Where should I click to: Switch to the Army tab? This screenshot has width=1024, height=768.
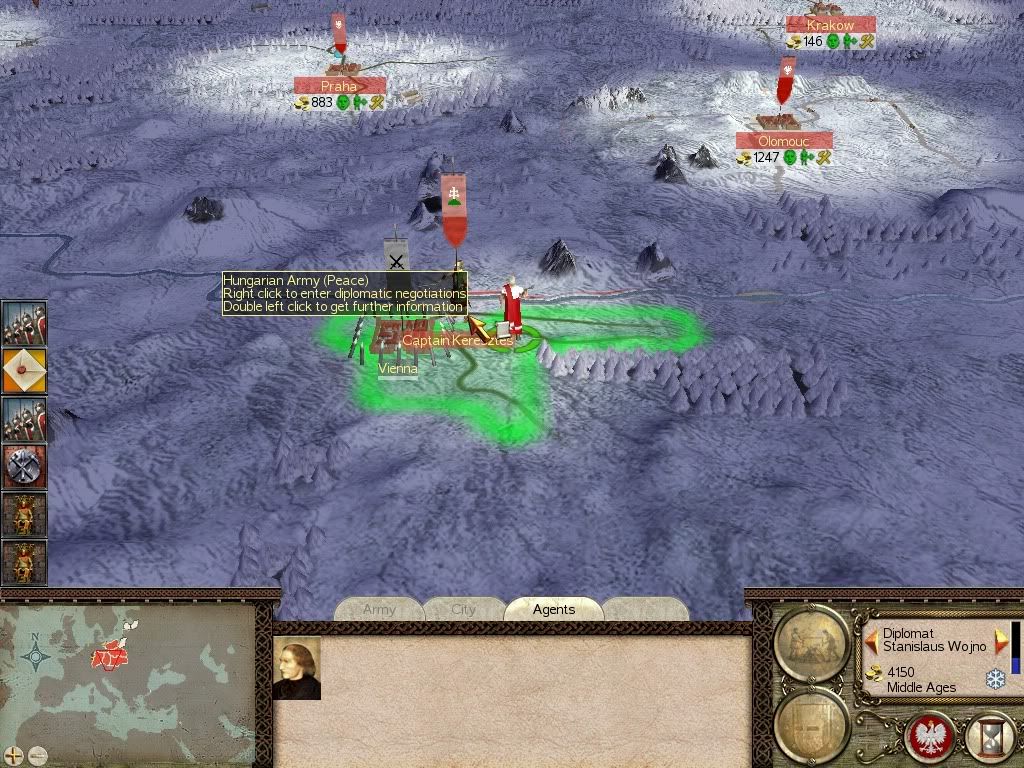379,609
